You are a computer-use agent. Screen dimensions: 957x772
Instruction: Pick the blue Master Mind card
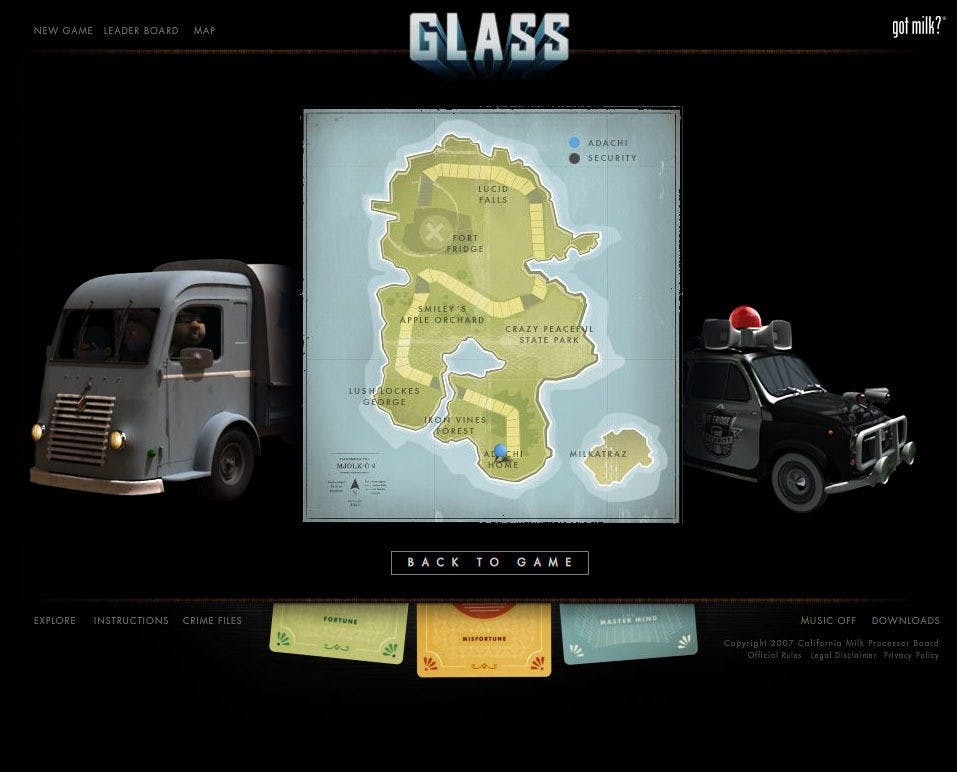(628, 630)
